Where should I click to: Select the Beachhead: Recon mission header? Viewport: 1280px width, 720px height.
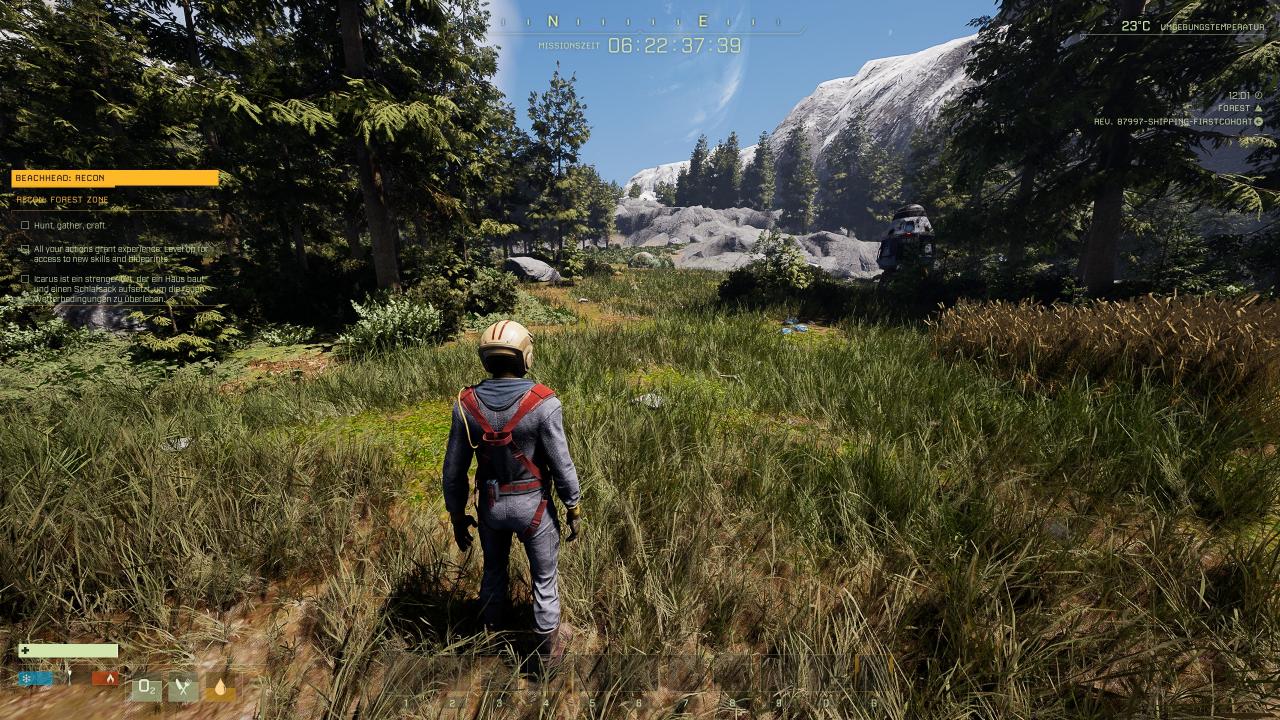[x=114, y=178]
